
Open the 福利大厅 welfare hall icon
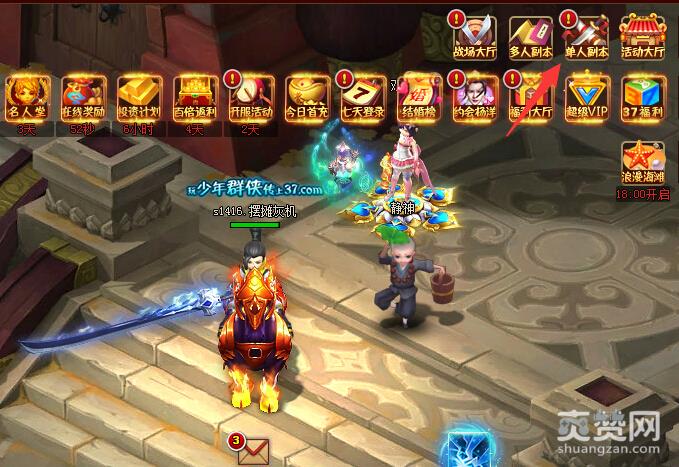pyautogui.click(x=531, y=97)
